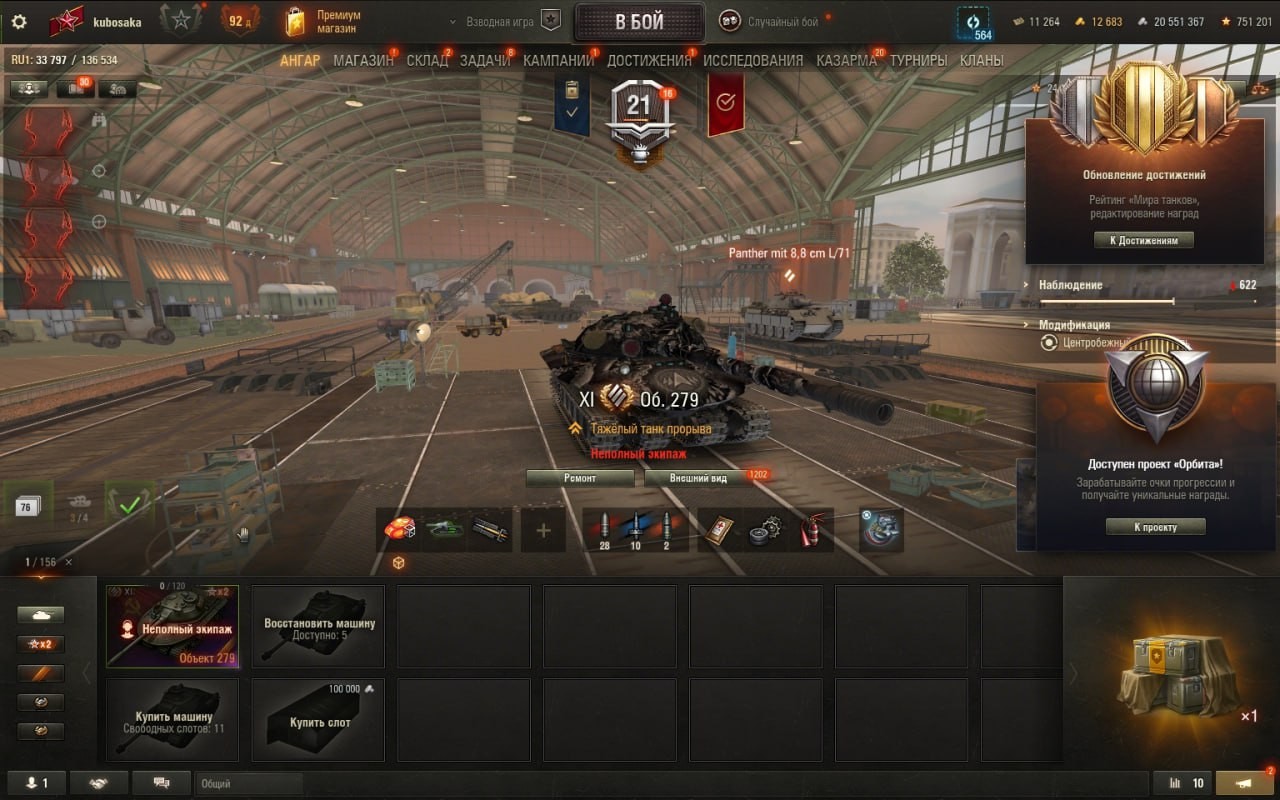Click the Ремонт button
The height and width of the screenshot is (800, 1280).
pos(580,478)
